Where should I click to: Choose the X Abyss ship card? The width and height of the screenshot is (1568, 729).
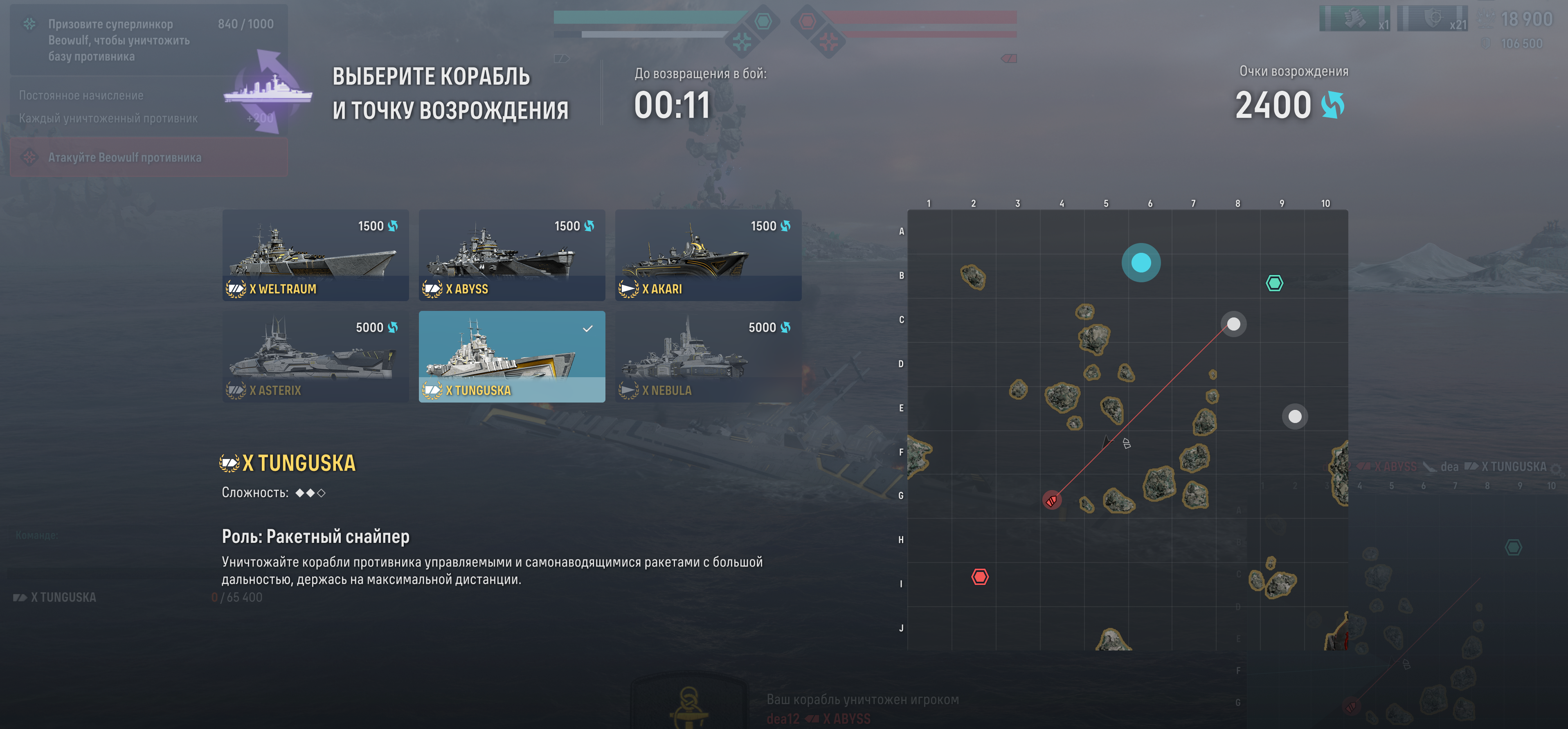pos(511,255)
